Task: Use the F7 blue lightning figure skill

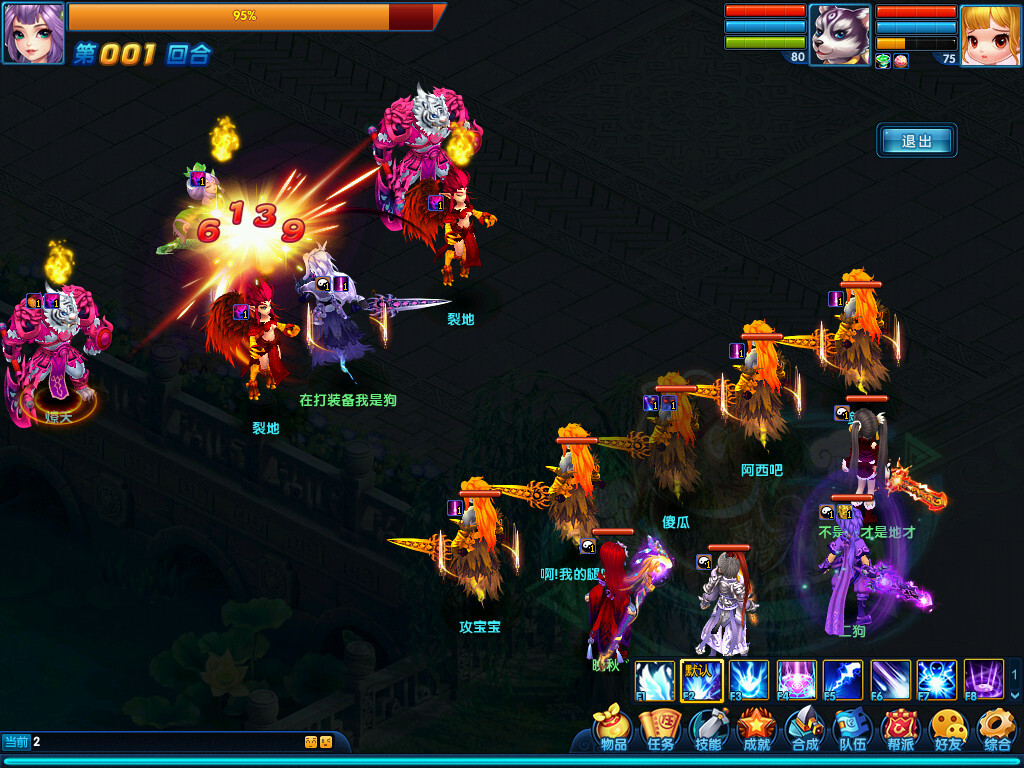Action: 937,680
